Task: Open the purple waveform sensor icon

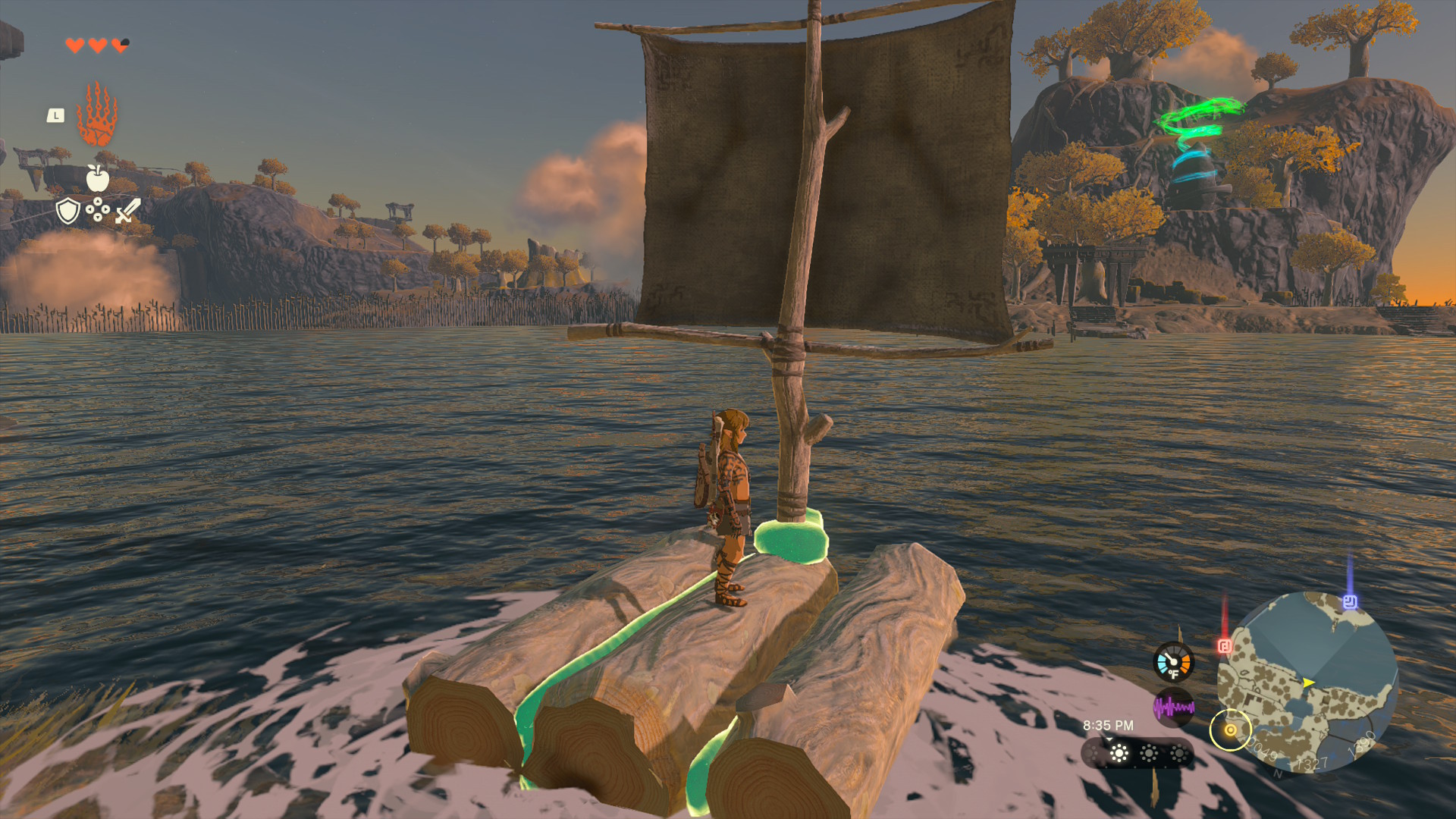Action: click(x=1173, y=708)
